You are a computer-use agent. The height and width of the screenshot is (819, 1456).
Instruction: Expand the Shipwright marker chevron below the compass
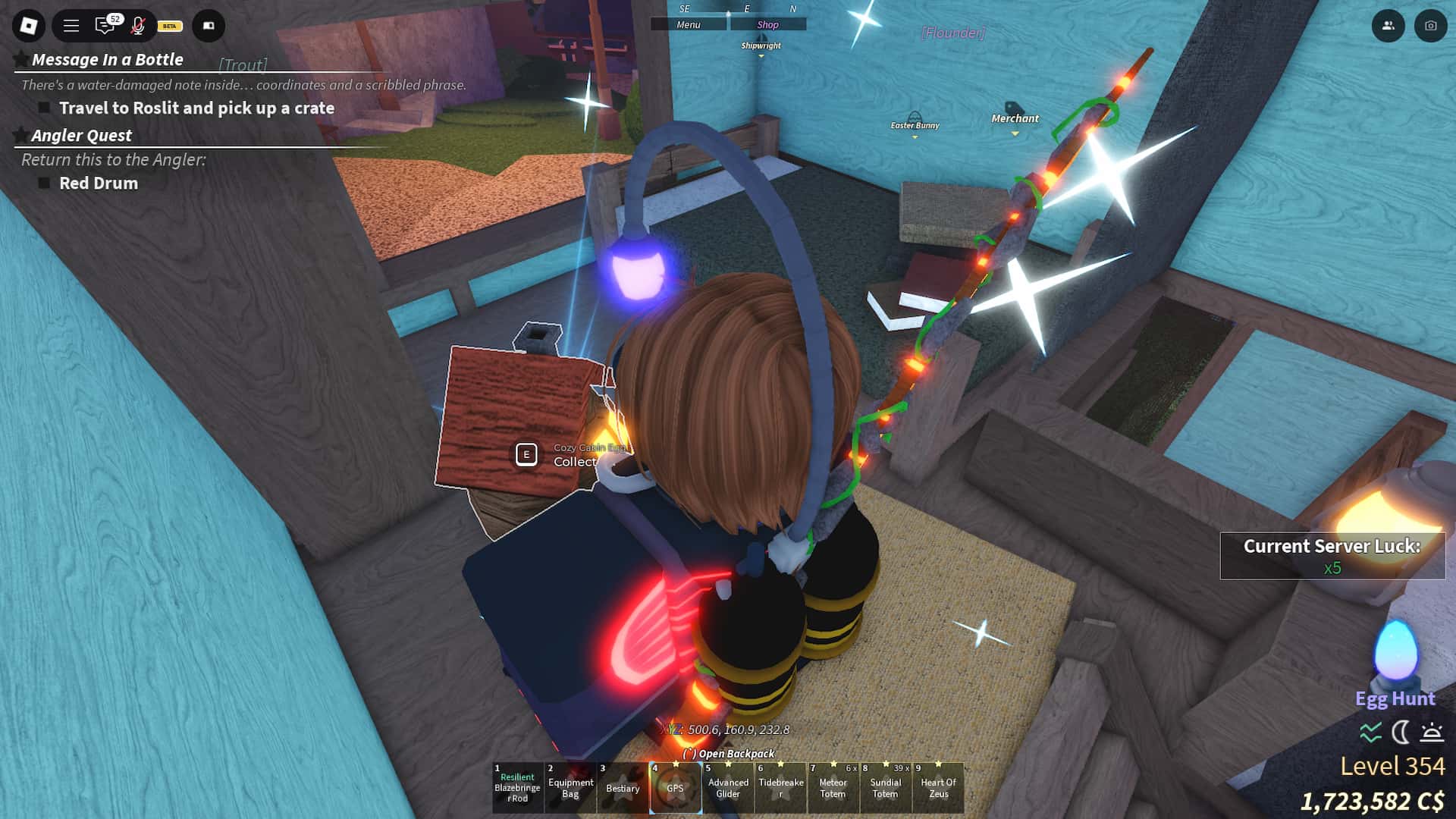pyautogui.click(x=761, y=55)
